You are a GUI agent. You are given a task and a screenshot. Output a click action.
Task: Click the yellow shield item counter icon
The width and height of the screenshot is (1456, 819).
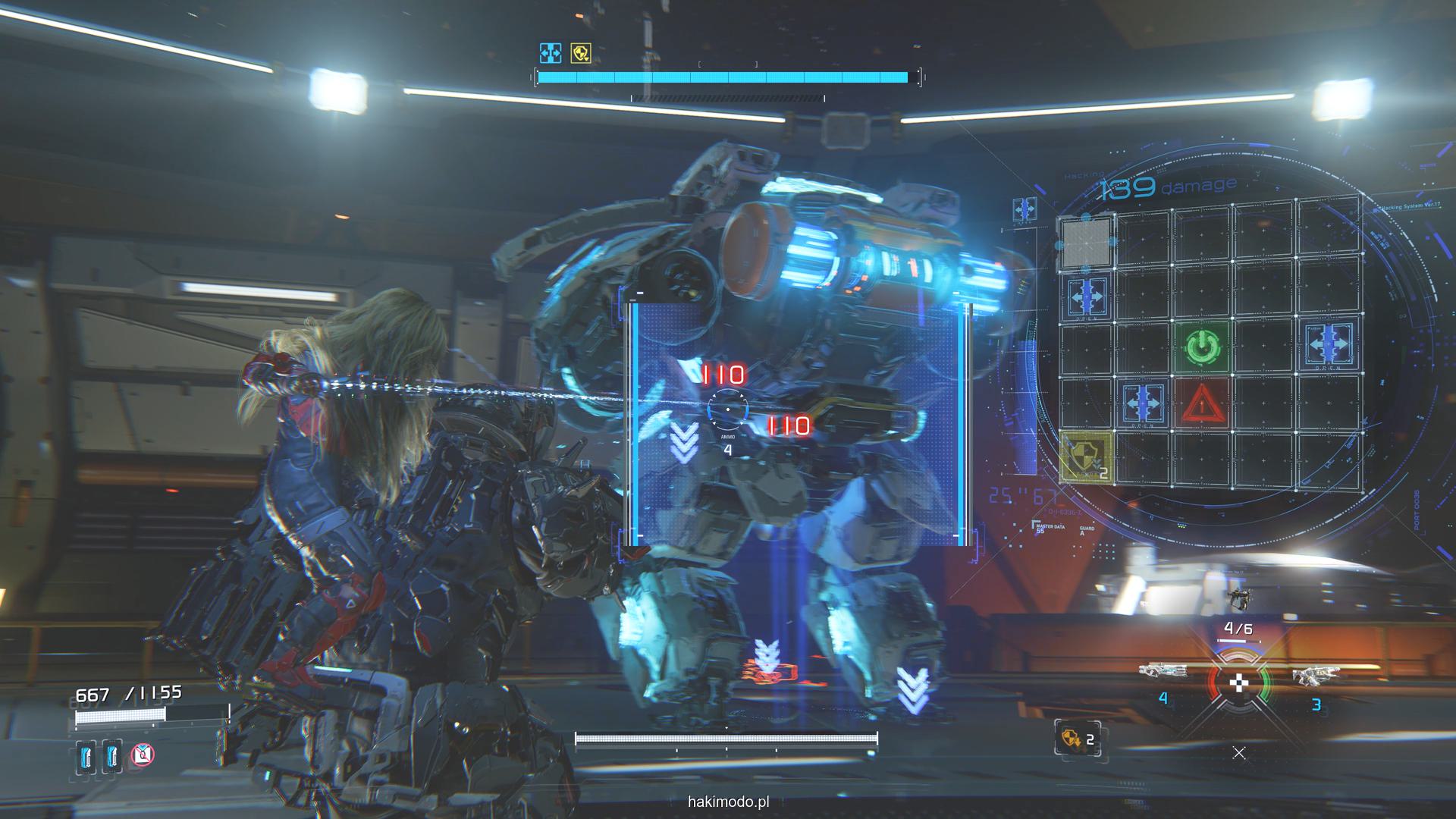coord(1078,738)
